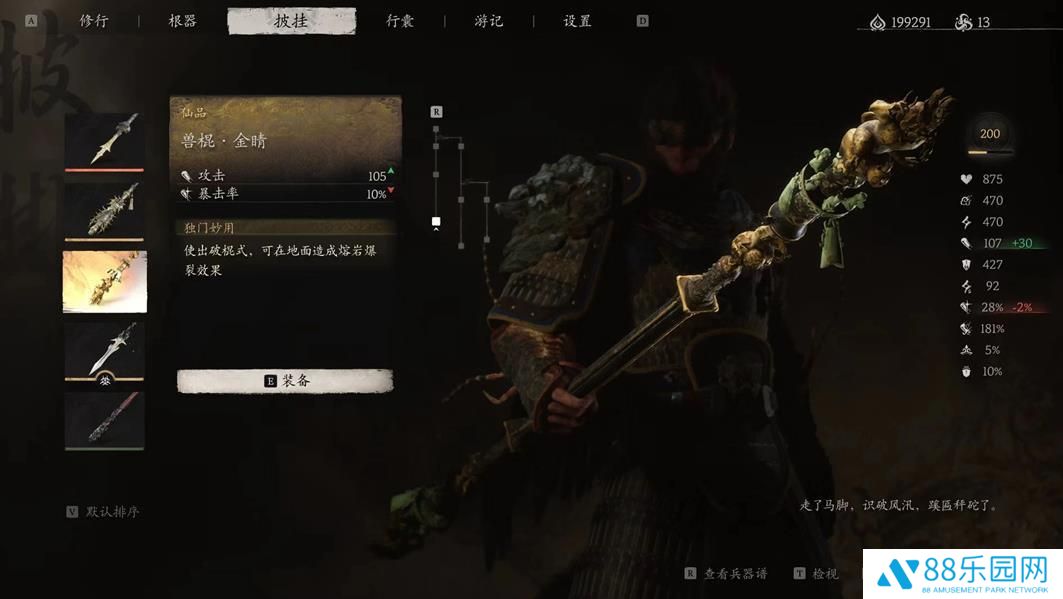
Task: Open the 根器 tab
Action: coord(183,21)
